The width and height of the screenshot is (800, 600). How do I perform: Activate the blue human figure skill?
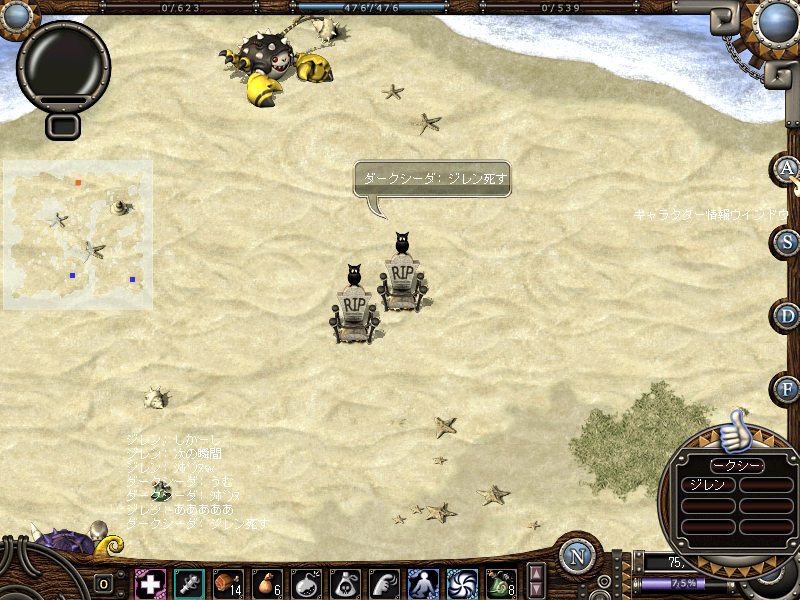[423, 583]
